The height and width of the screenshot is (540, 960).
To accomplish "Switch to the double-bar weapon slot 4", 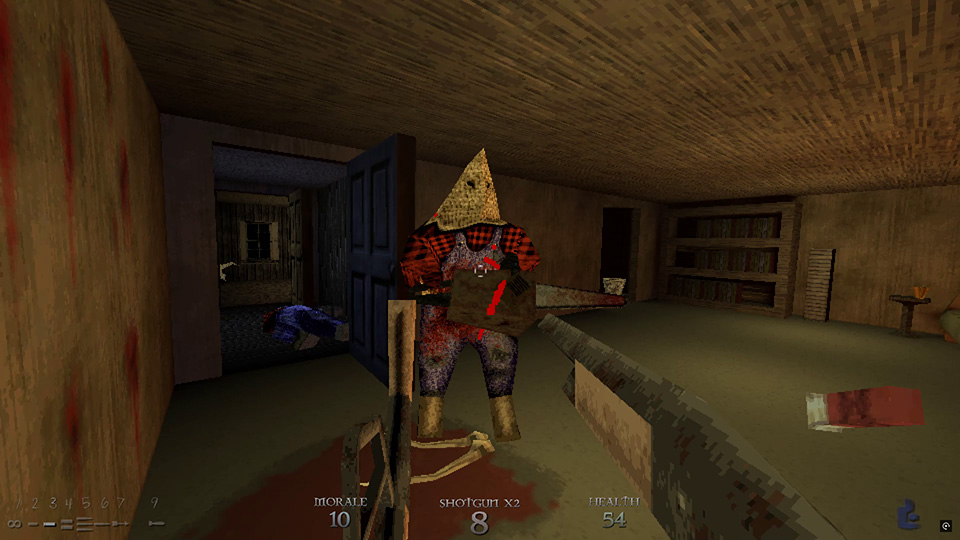I will (x=67, y=523).
